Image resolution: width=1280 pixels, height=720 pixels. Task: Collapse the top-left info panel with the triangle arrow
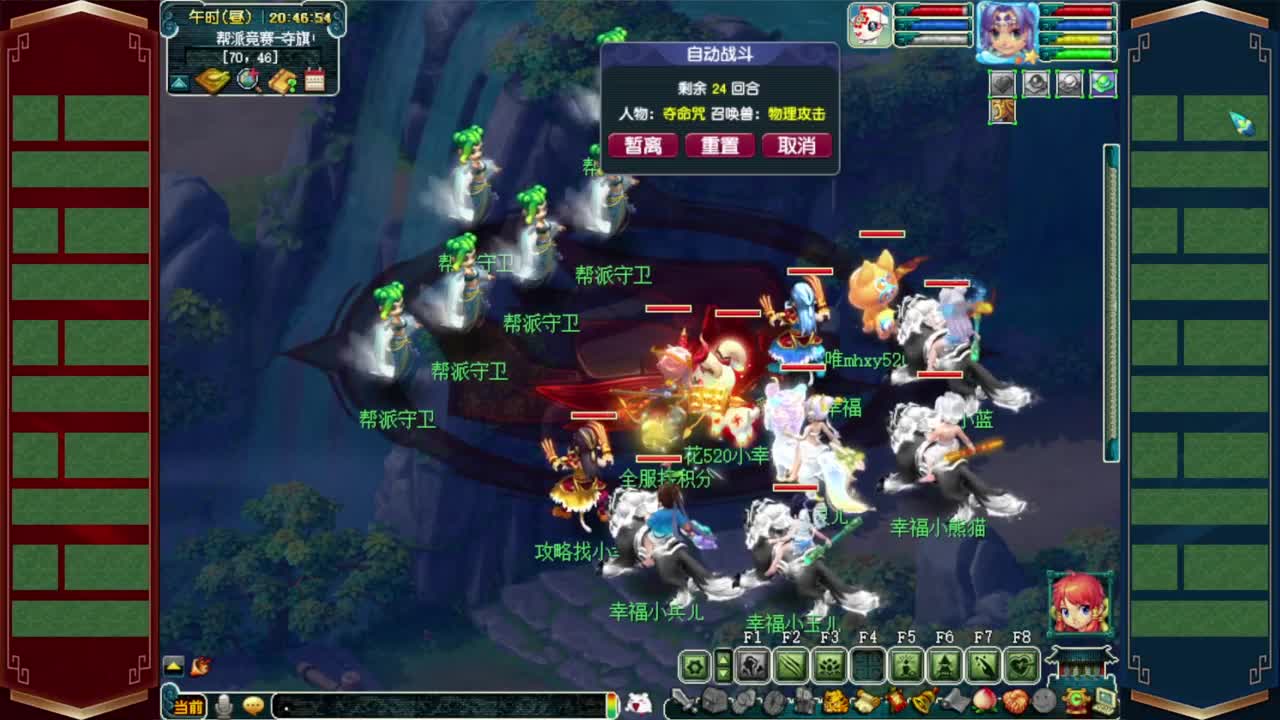(178, 81)
